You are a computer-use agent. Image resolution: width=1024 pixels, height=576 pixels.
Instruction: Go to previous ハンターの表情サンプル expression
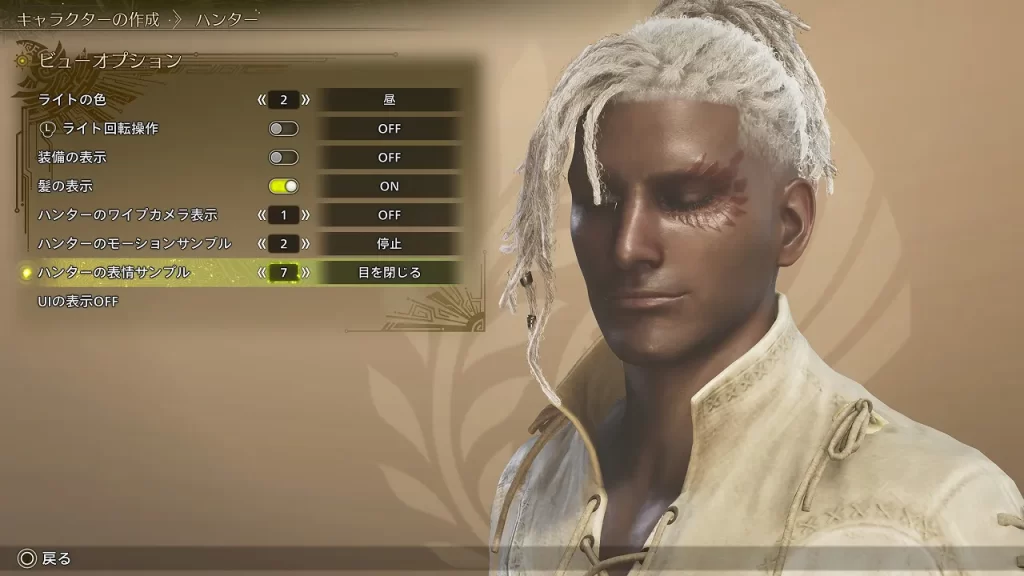click(x=262, y=272)
